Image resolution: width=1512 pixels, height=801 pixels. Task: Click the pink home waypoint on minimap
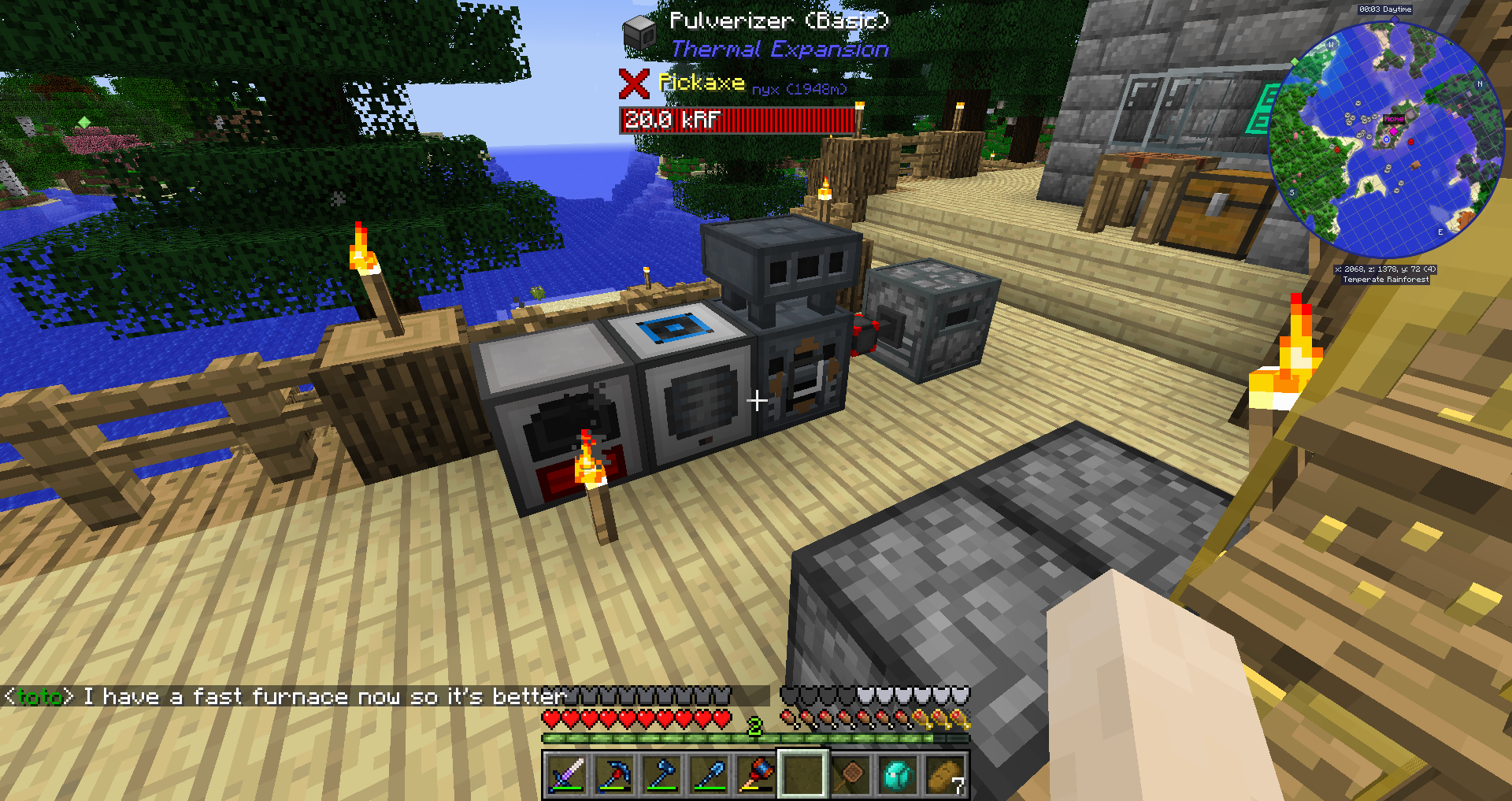tap(1394, 120)
